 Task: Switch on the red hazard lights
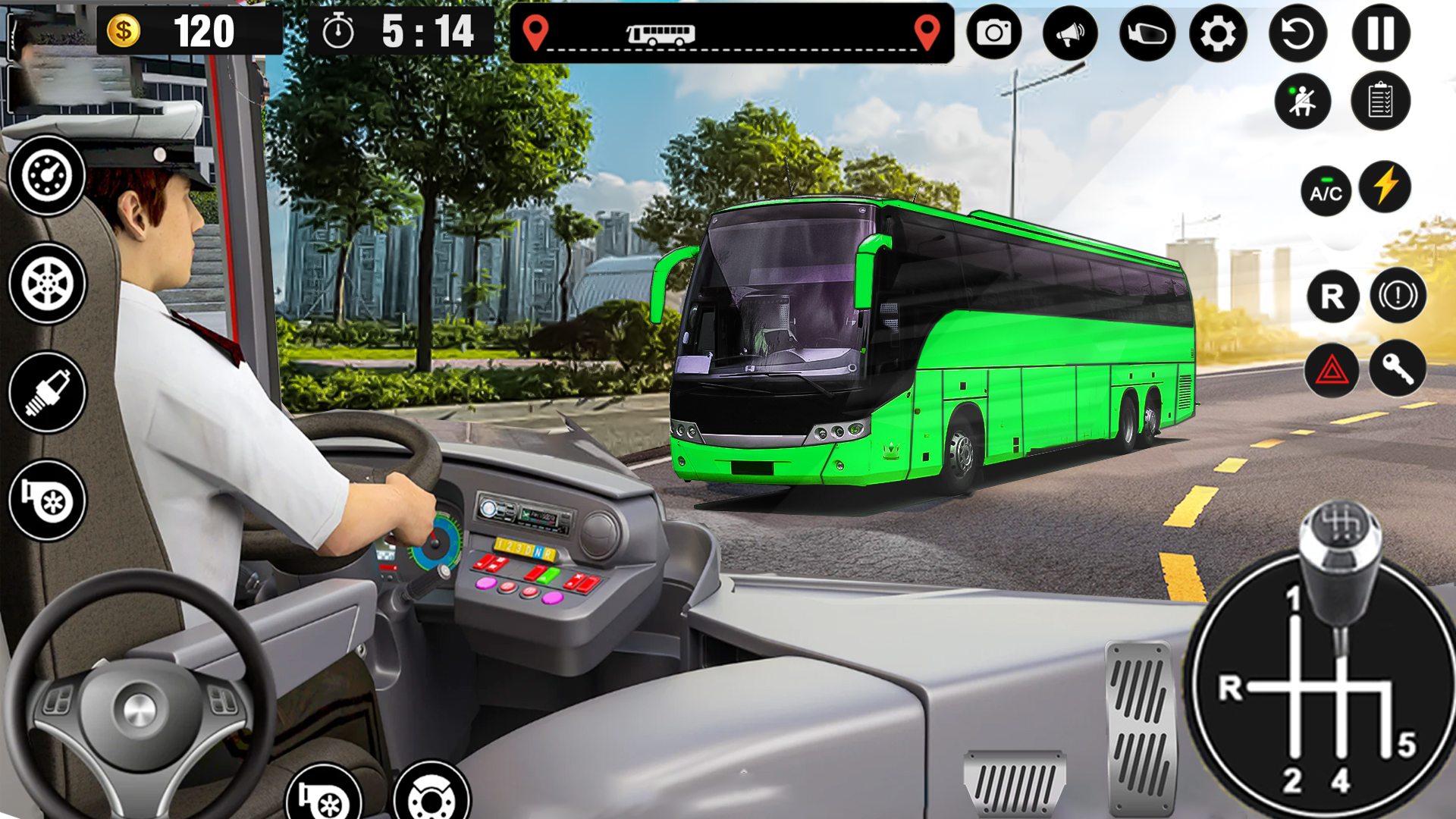[x=1332, y=371]
